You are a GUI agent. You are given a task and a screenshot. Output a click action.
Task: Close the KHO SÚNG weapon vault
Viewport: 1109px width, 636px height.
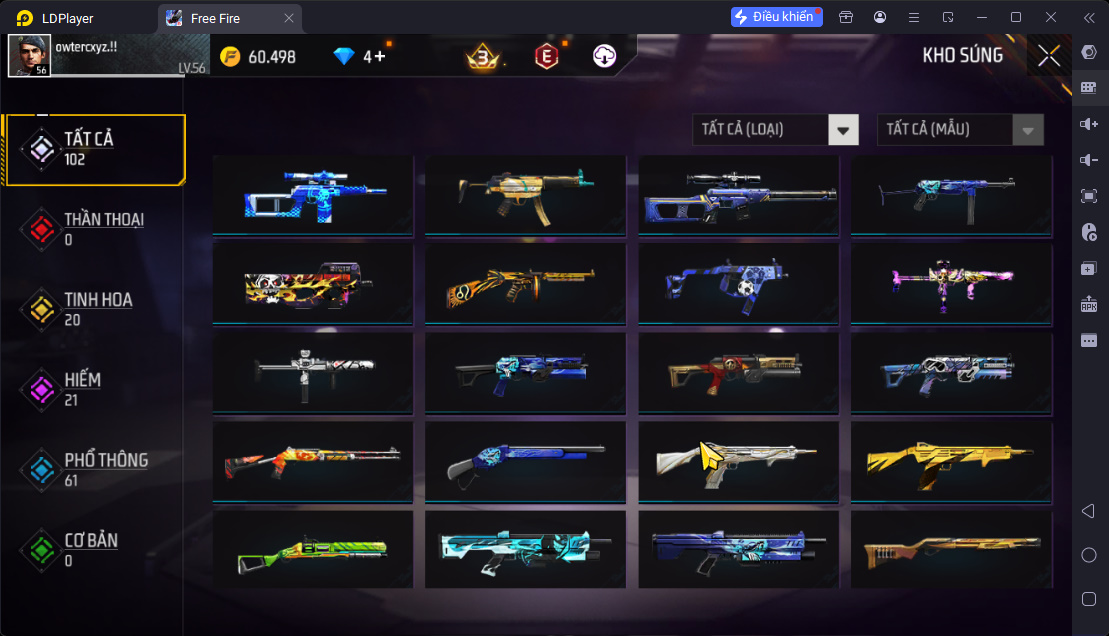(x=1048, y=56)
